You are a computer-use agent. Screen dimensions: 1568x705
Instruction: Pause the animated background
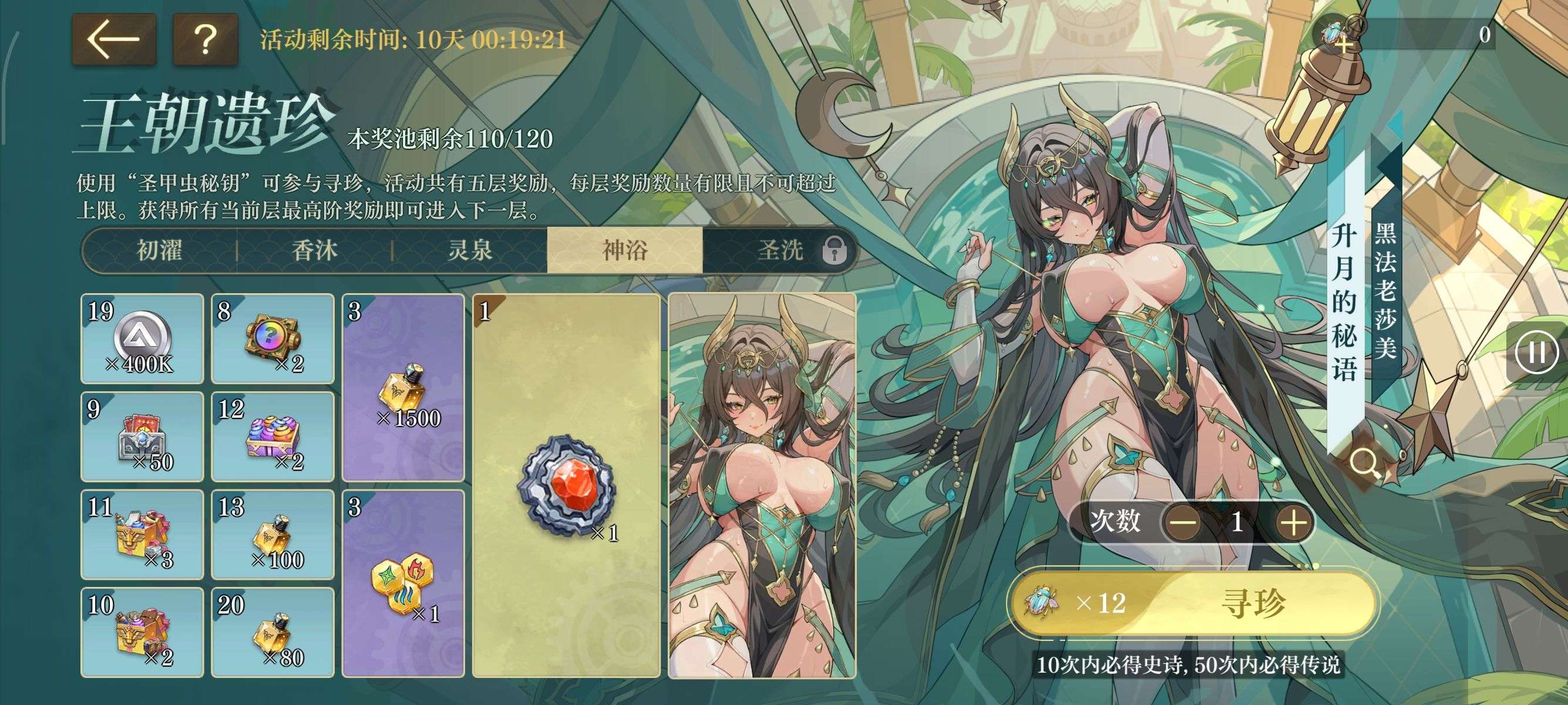coord(1536,352)
